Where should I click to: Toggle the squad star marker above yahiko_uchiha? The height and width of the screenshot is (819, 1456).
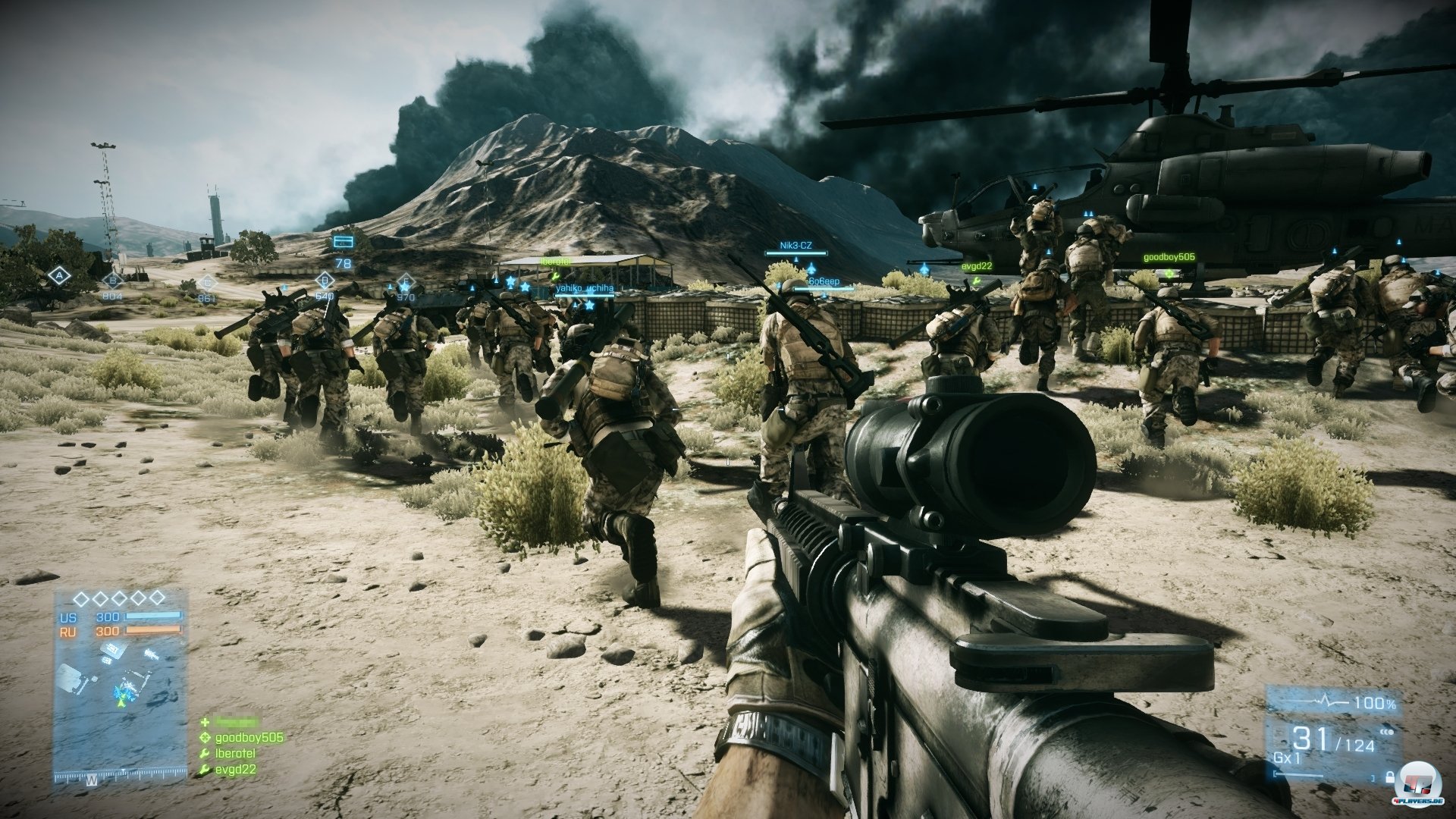point(524,287)
